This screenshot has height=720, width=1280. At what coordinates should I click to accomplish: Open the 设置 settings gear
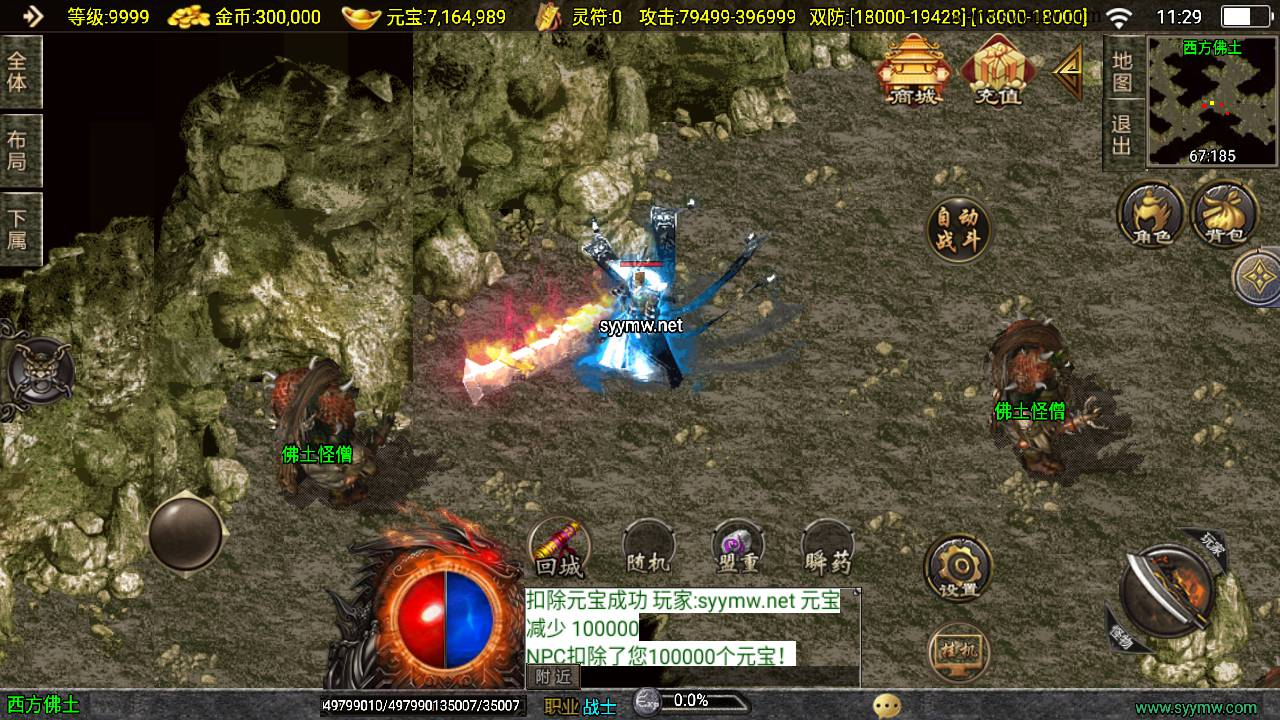coord(958,568)
